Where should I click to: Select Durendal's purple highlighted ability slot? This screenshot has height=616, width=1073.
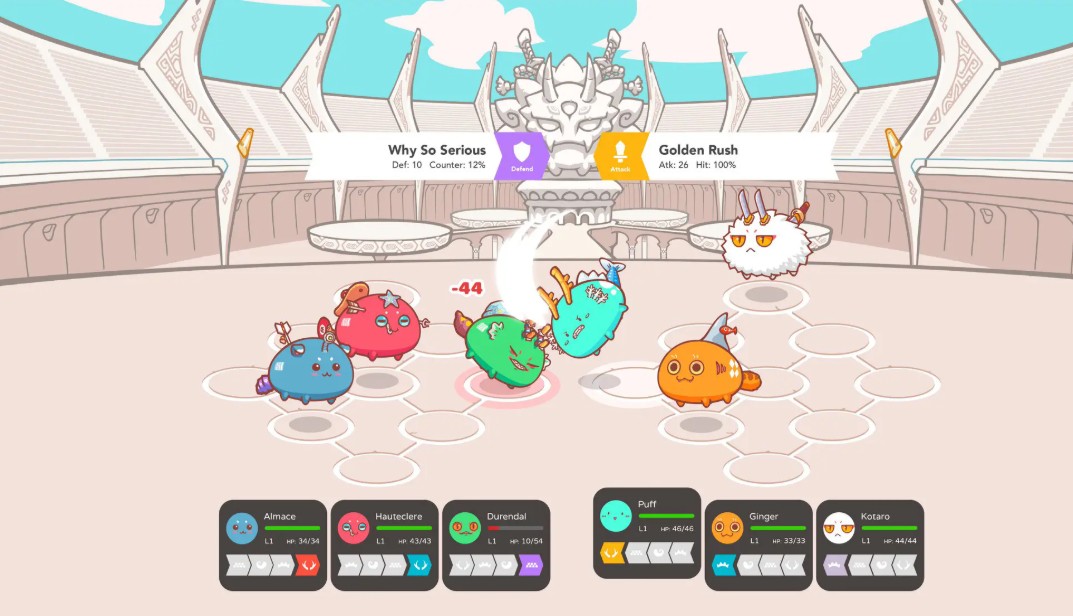531,566
